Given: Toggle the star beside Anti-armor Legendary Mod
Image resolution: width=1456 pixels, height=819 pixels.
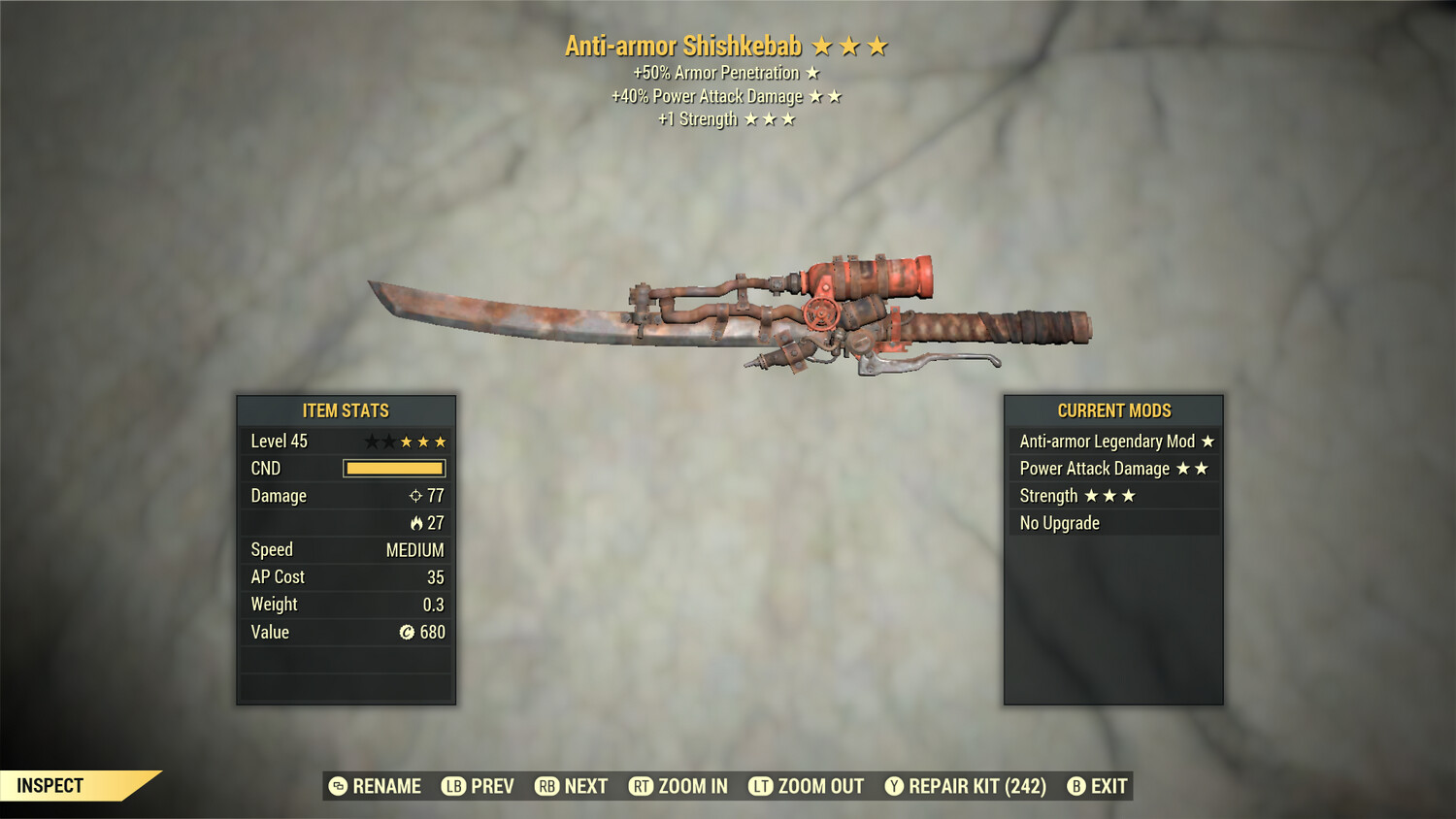Looking at the screenshot, I should click(1208, 441).
